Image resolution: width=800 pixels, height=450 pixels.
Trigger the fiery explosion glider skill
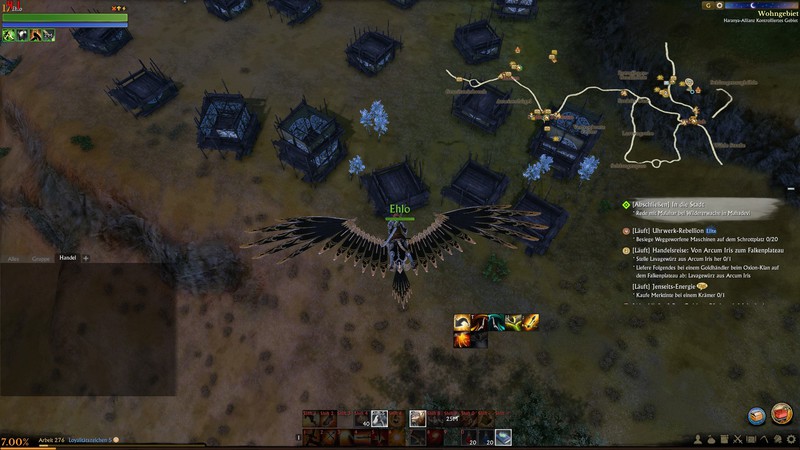(463, 340)
